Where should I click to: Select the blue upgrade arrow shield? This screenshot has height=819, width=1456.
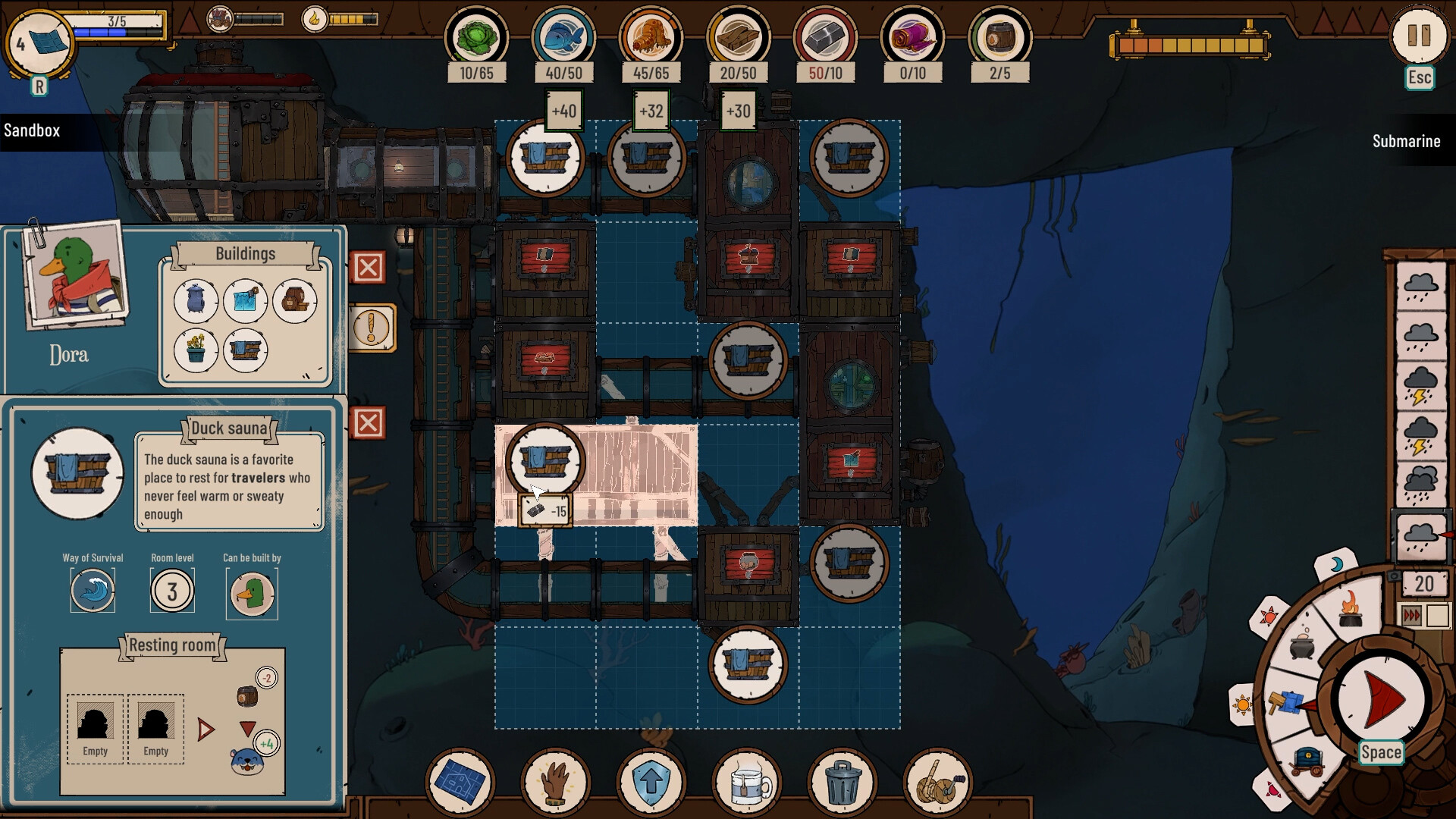pyautogui.click(x=651, y=781)
